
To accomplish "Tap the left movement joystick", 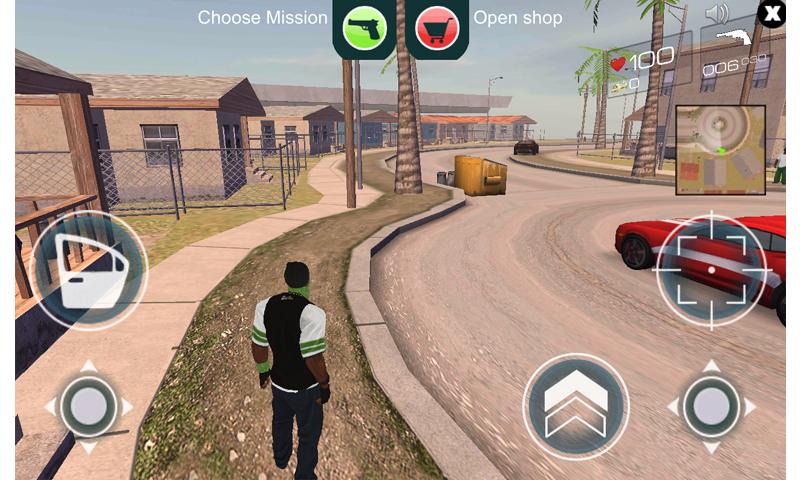I will point(89,407).
